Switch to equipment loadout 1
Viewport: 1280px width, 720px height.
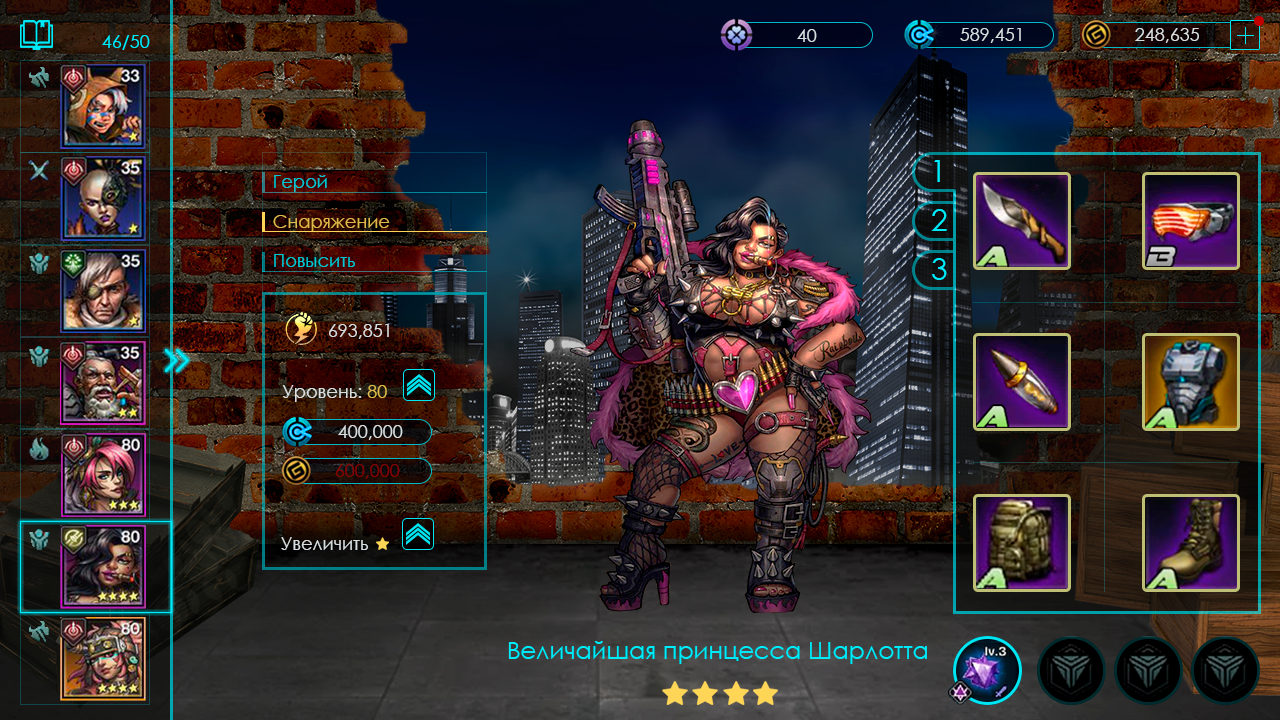click(x=936, y=172)
